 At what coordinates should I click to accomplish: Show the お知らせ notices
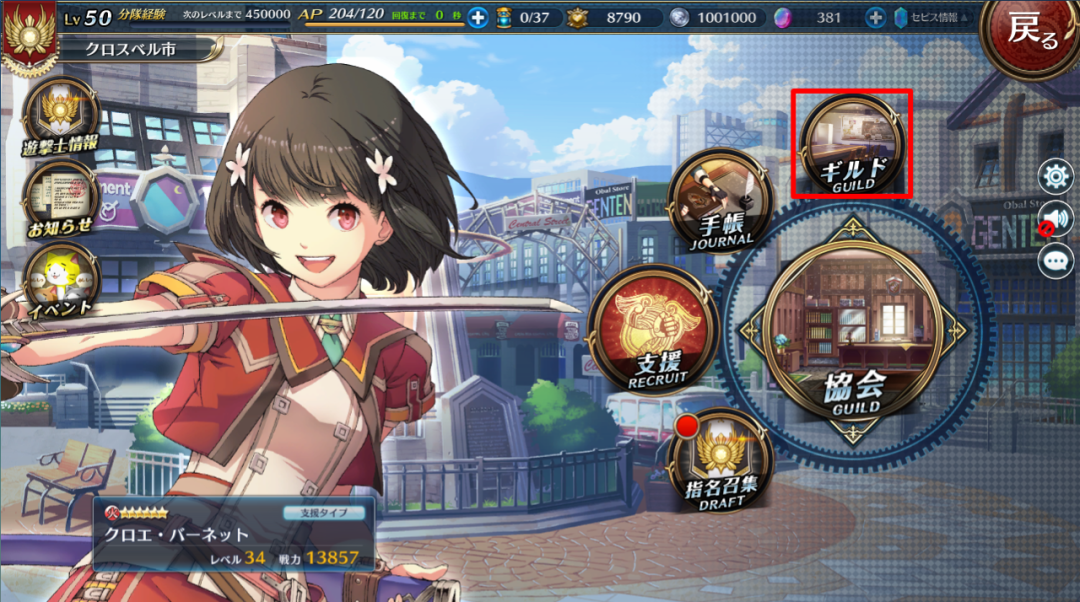click(60, 197)
